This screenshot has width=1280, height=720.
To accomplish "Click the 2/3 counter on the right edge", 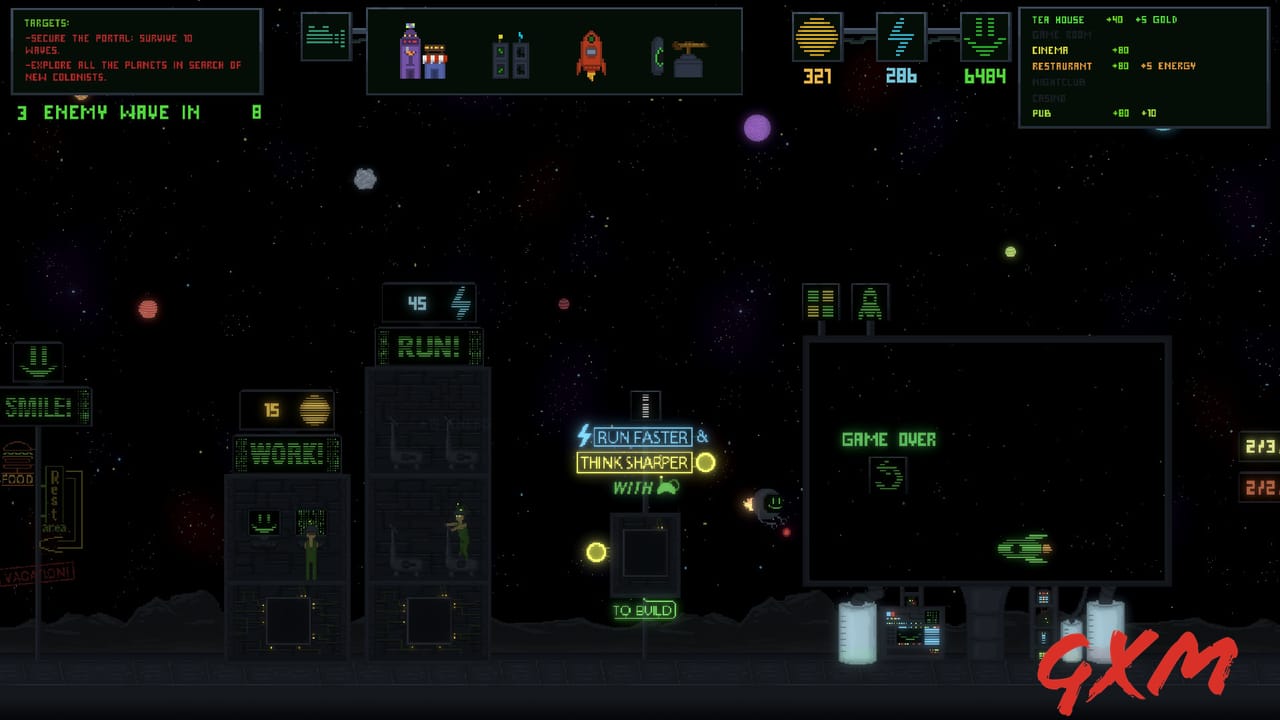I will pyautogui.click(x=1262, y=448).
